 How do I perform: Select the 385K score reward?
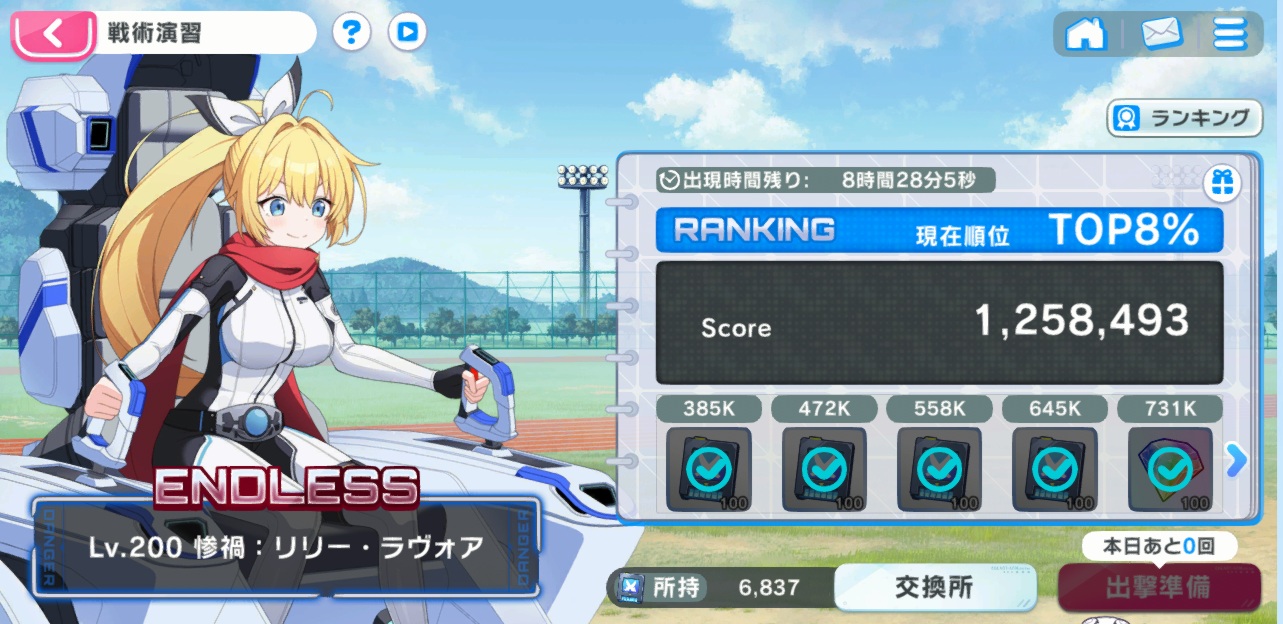click(708, 468)
